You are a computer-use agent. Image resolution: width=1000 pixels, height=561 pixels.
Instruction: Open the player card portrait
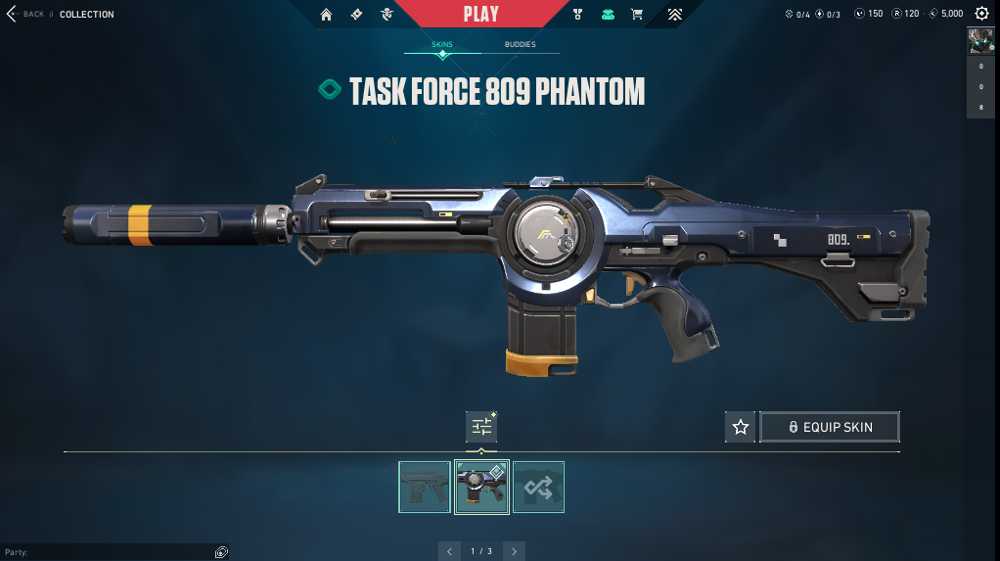[980, 40]
